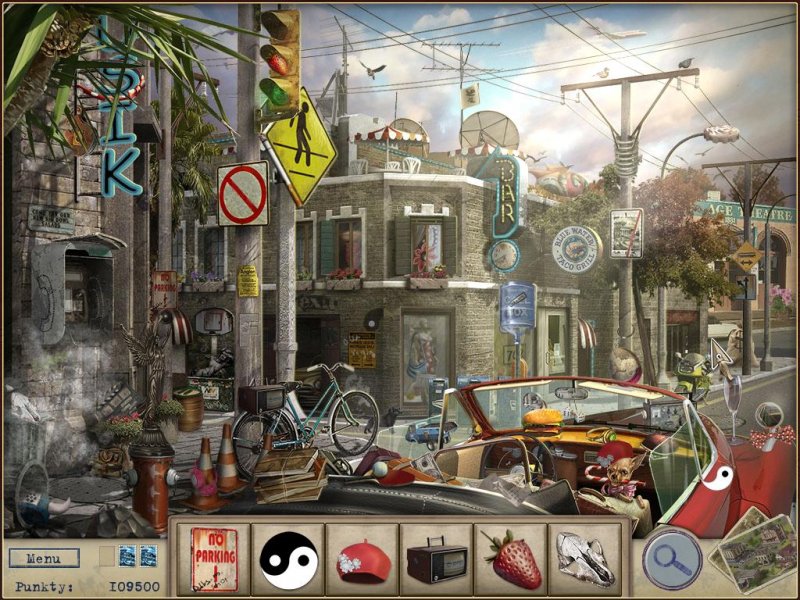Pick the portable television item slot
The image size is (800, 600).
coord(436,559)
